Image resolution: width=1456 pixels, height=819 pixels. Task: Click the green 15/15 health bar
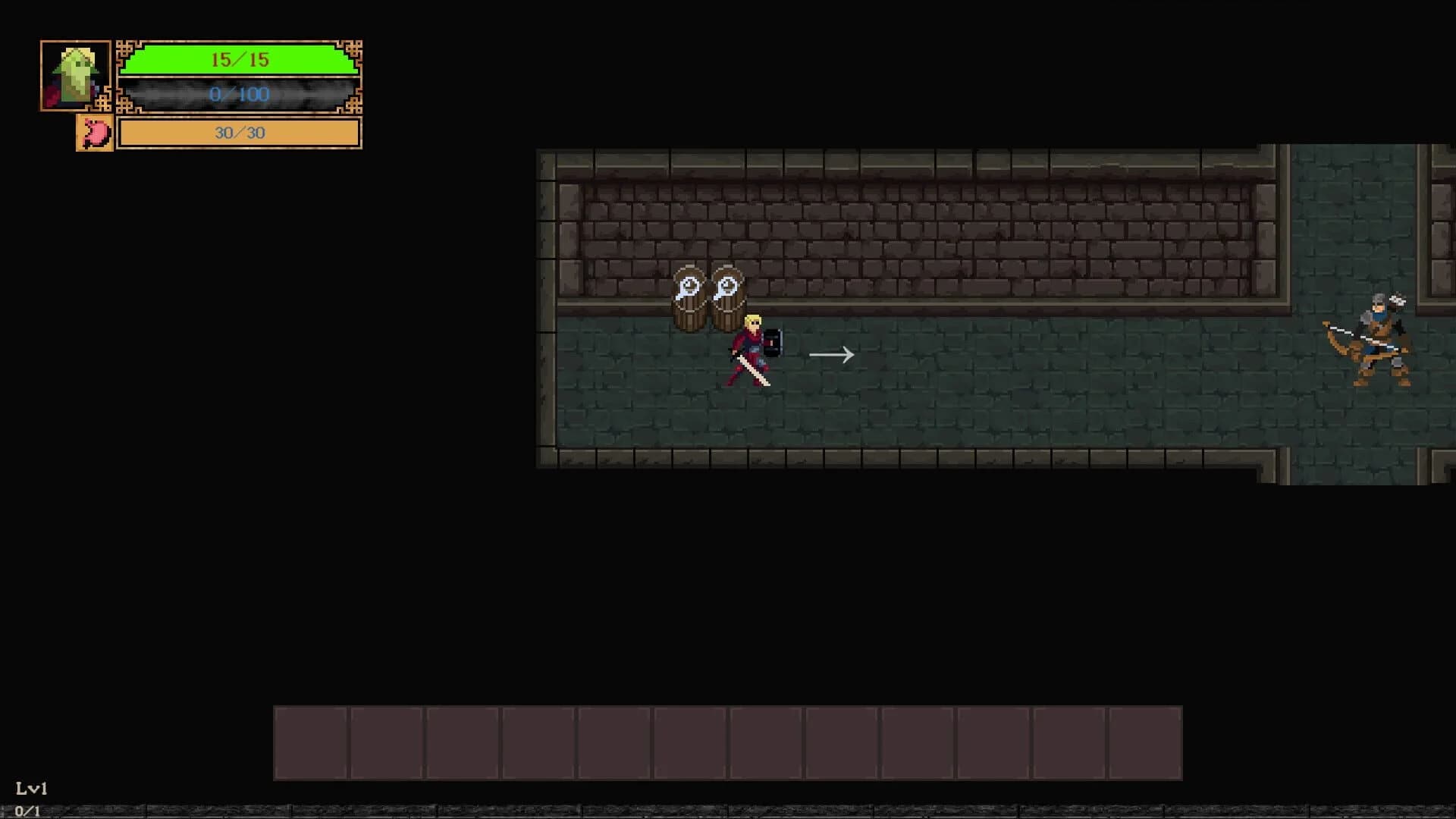[x=238, y=60]
